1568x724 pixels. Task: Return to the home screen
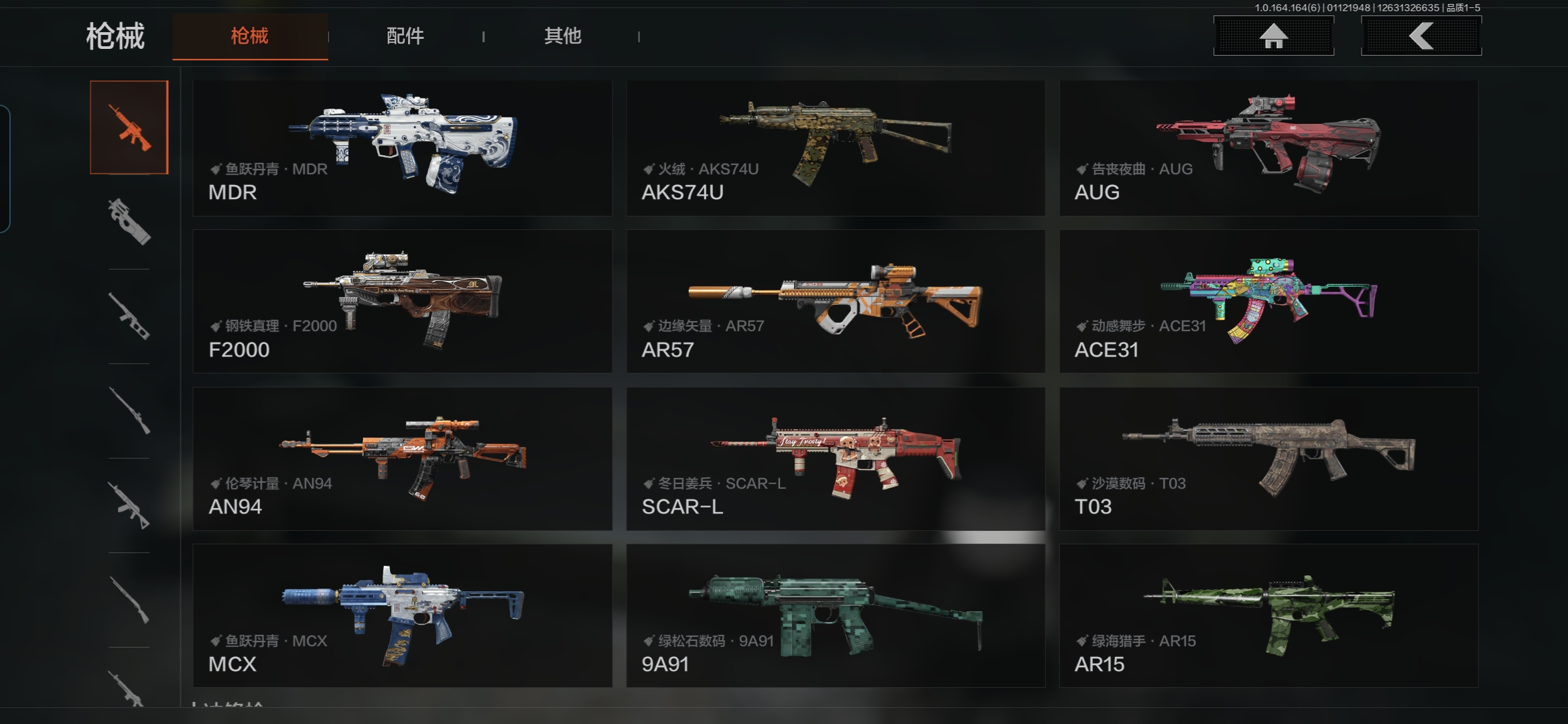(x=1273, y=36)
